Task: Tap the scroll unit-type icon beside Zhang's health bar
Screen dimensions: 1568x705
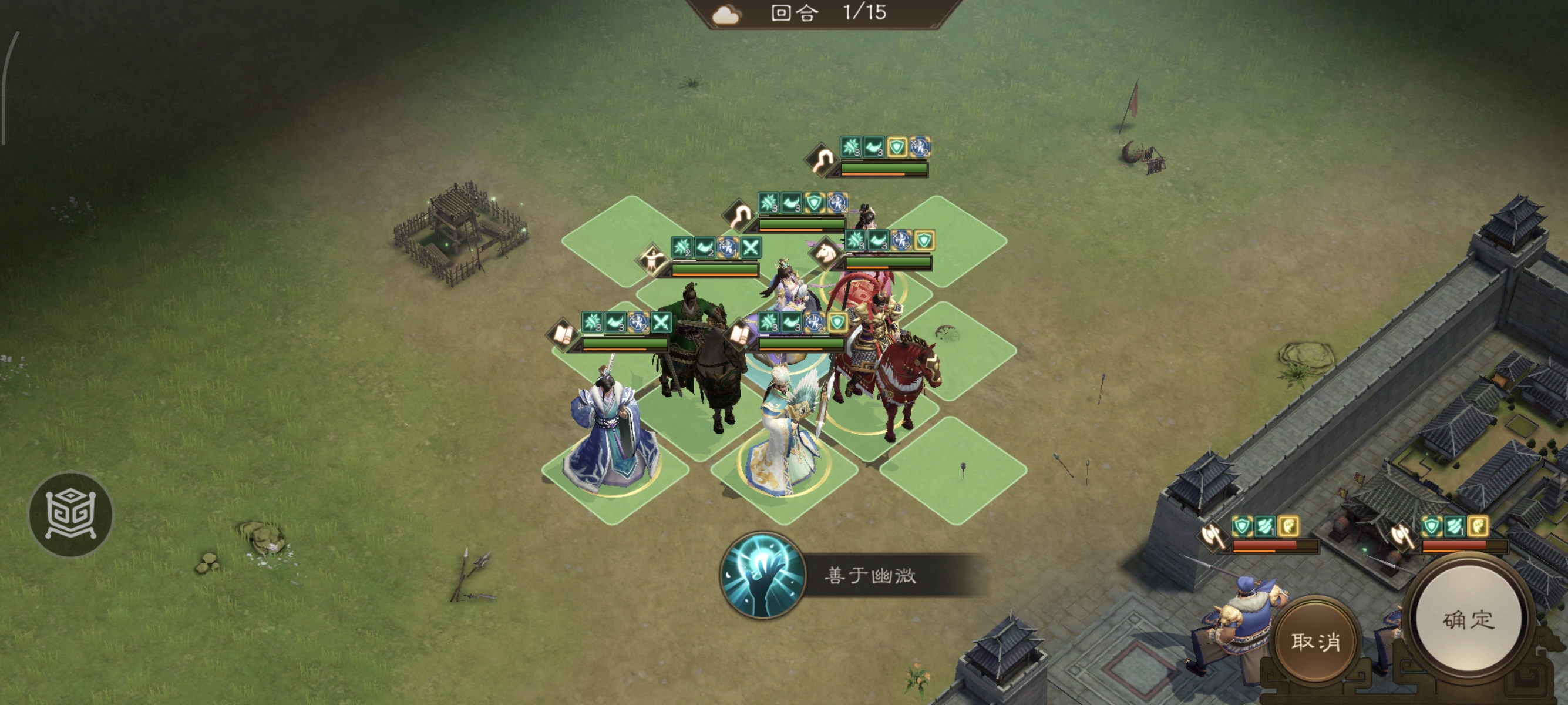Action: pos(563,335)
